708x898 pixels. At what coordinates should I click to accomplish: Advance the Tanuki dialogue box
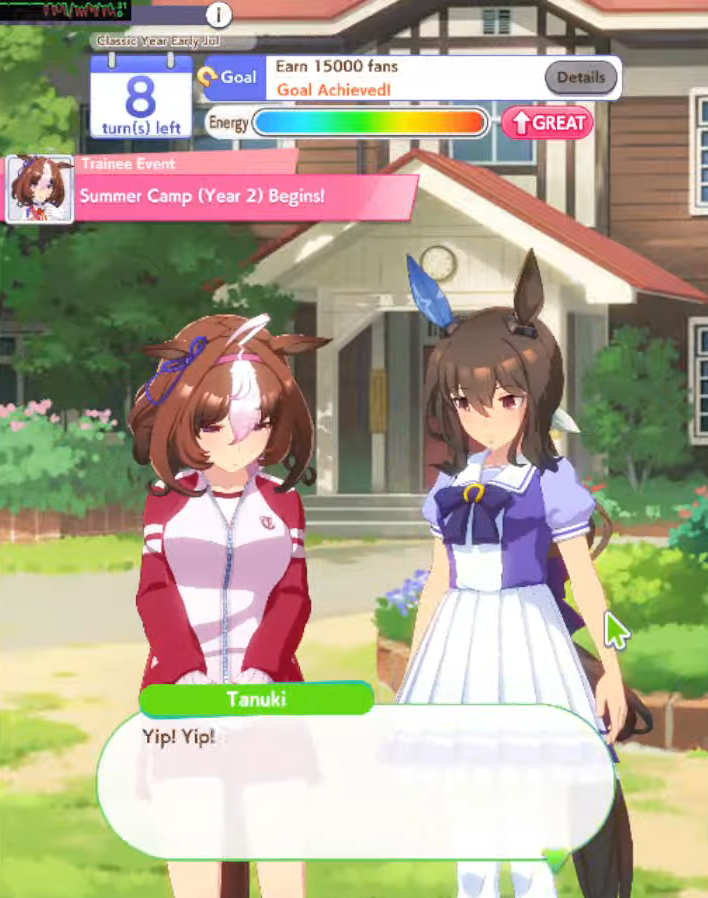pos(355,780)
